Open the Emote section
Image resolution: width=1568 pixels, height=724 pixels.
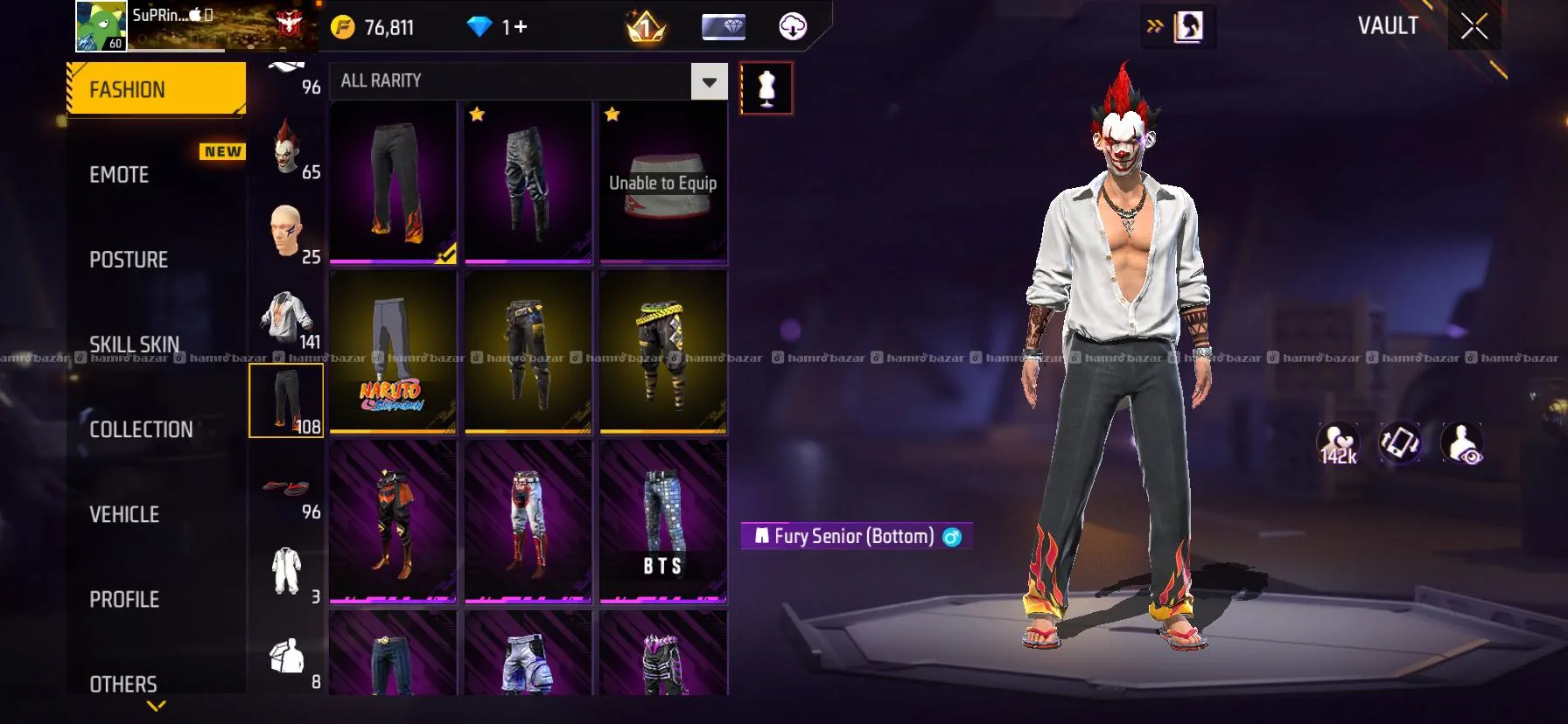[120, 175]
